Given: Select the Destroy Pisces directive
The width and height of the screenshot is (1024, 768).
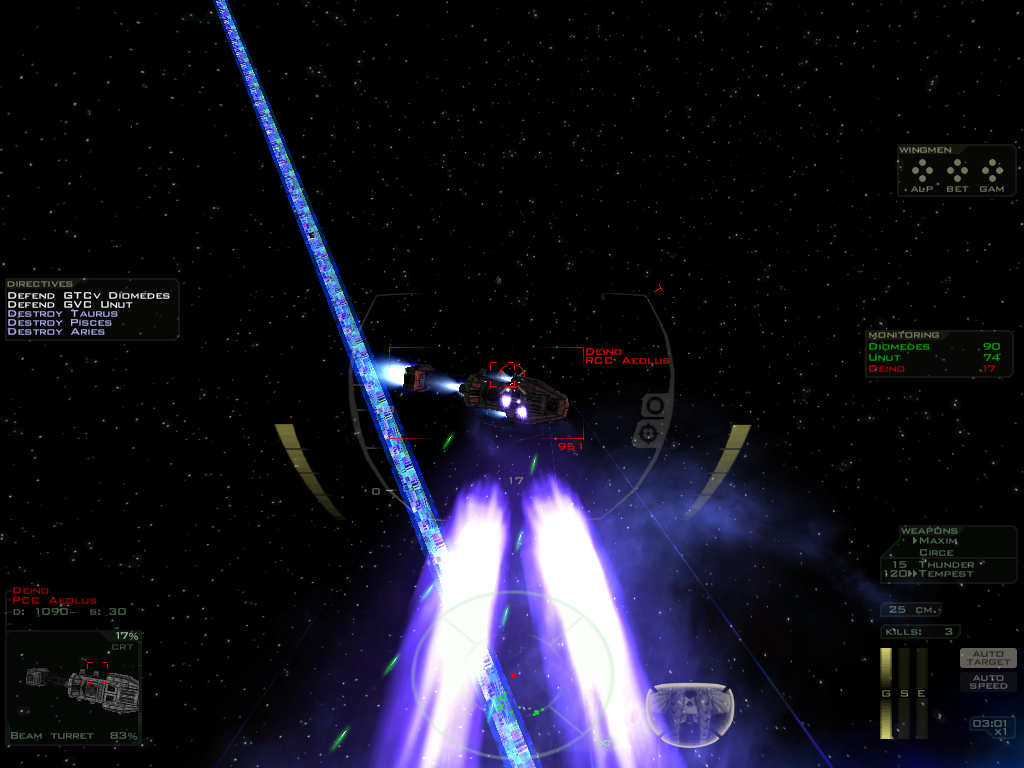Looking at the screenshot, I should 59,323.
